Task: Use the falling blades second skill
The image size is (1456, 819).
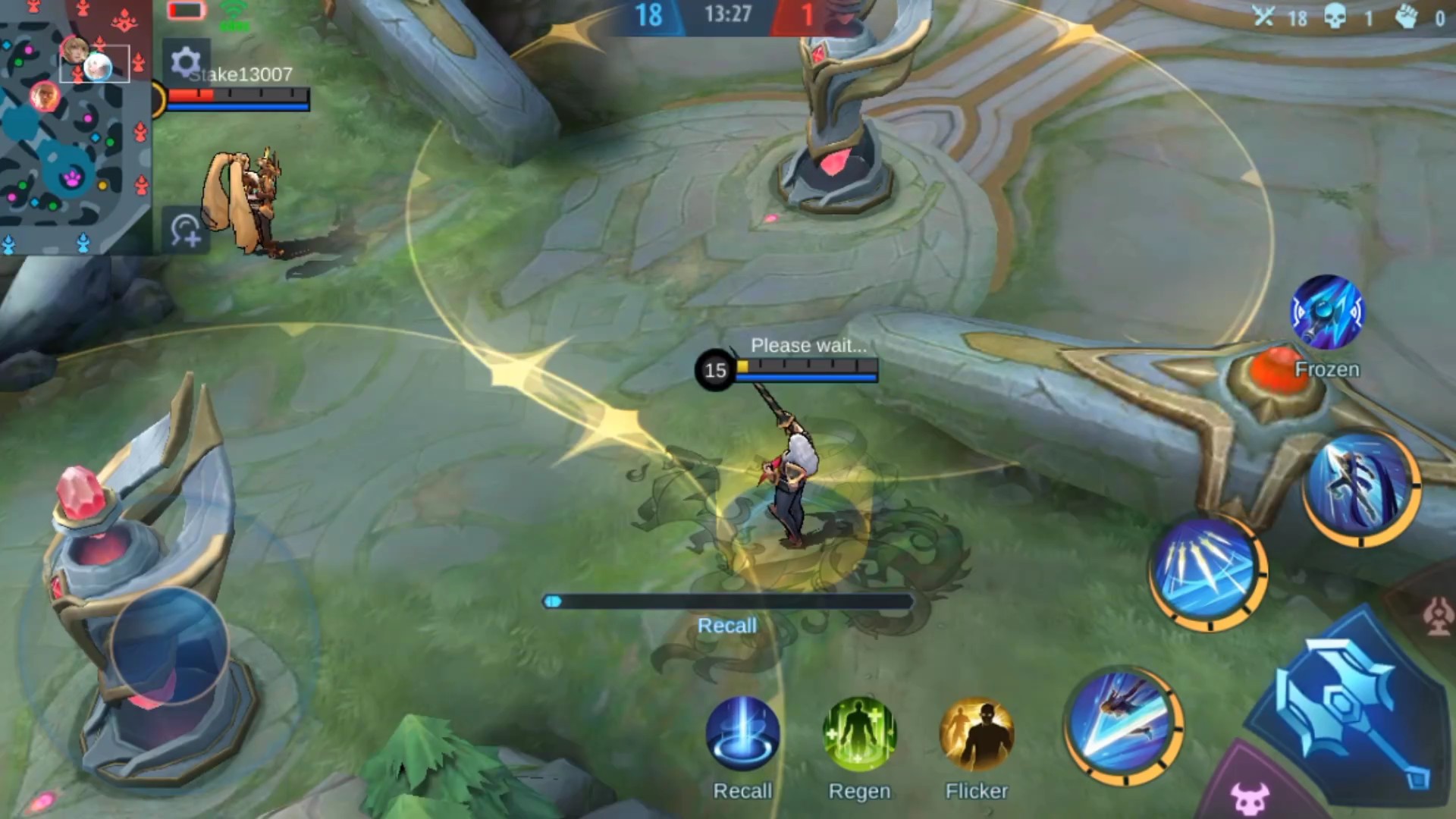Action: point(1207,573)
